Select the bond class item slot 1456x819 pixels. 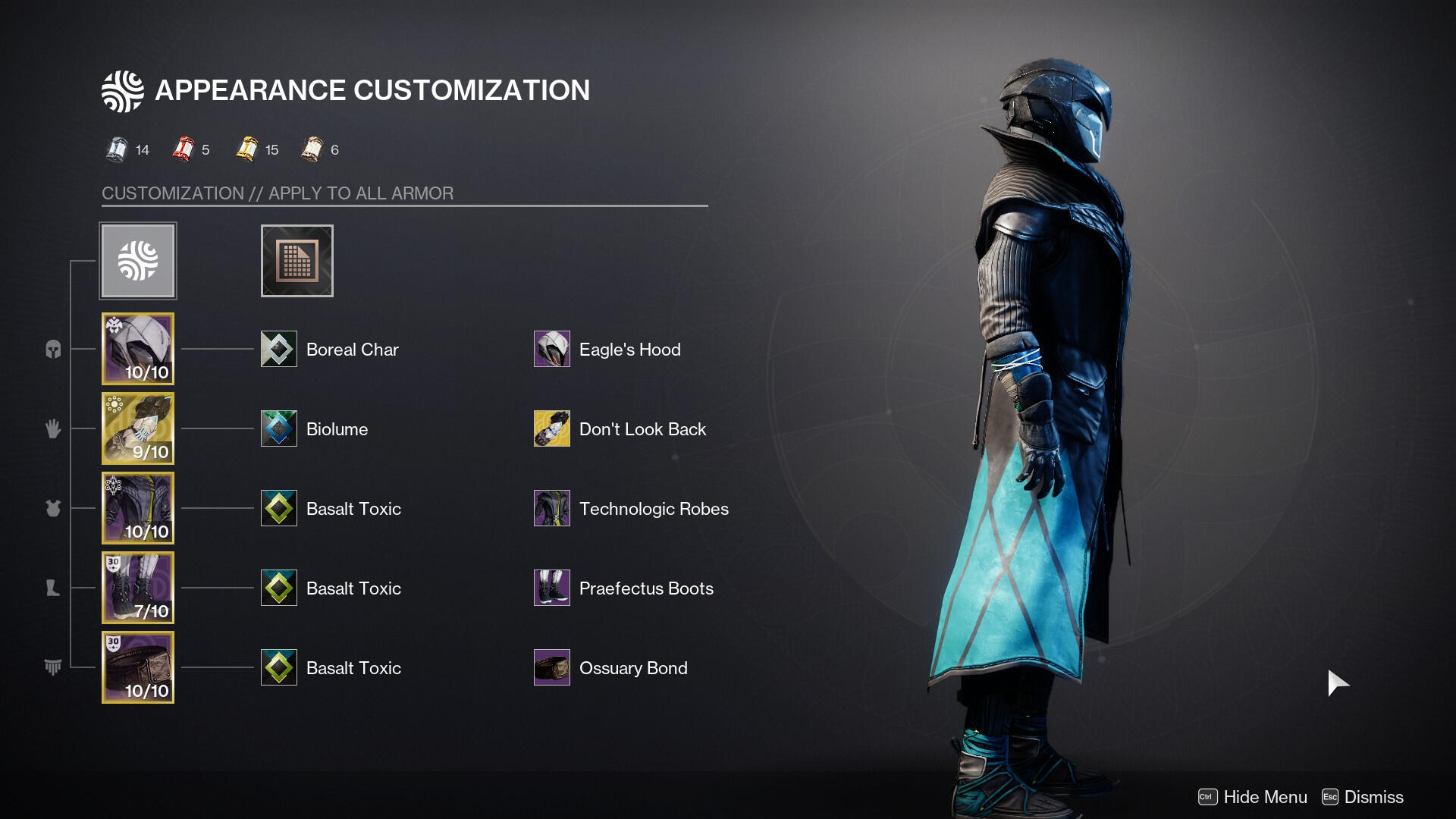coord(138,667)
